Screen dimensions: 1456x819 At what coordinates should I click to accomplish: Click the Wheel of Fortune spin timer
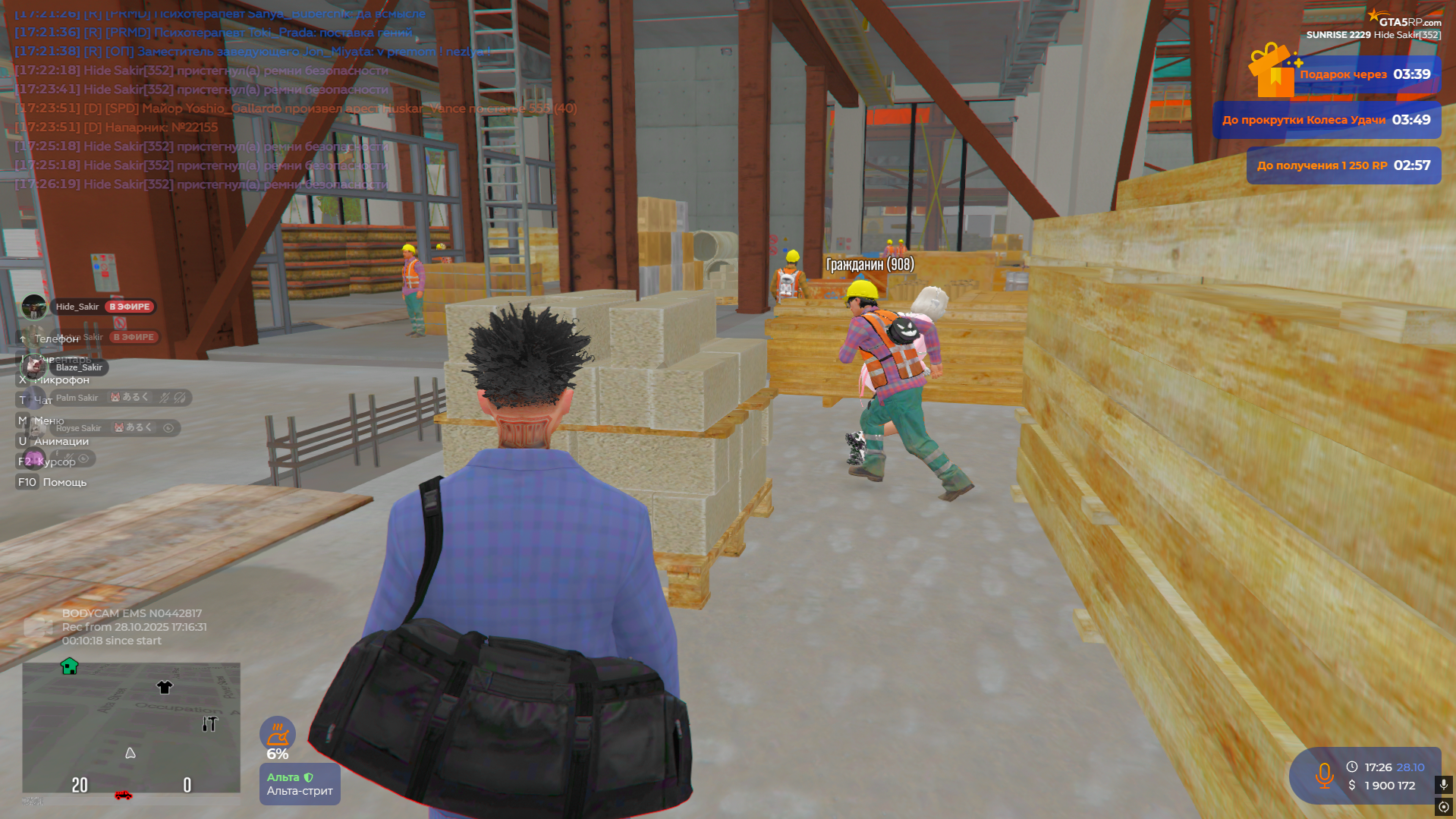[1326, 120]
